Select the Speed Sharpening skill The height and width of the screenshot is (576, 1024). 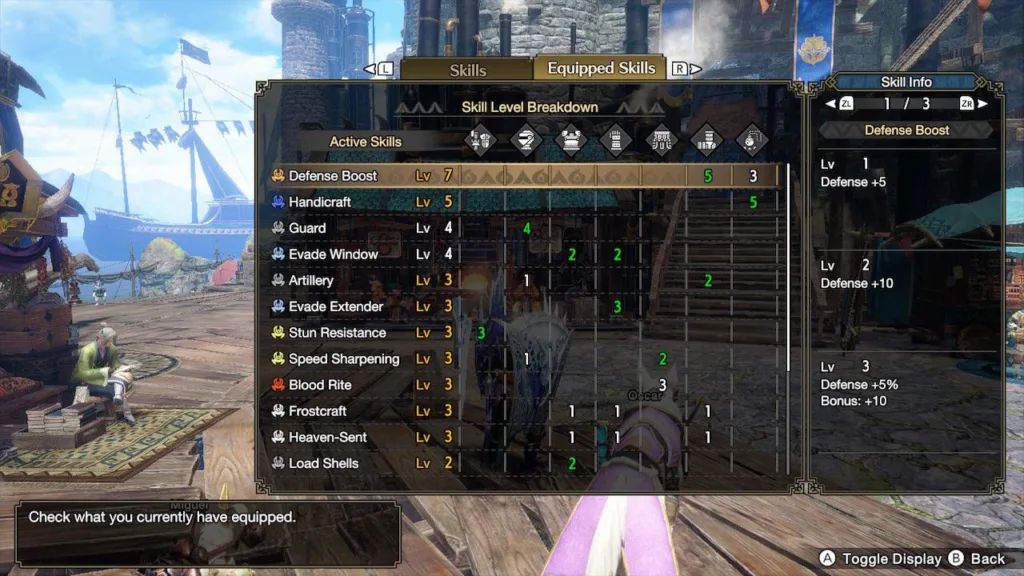(343, 358)
